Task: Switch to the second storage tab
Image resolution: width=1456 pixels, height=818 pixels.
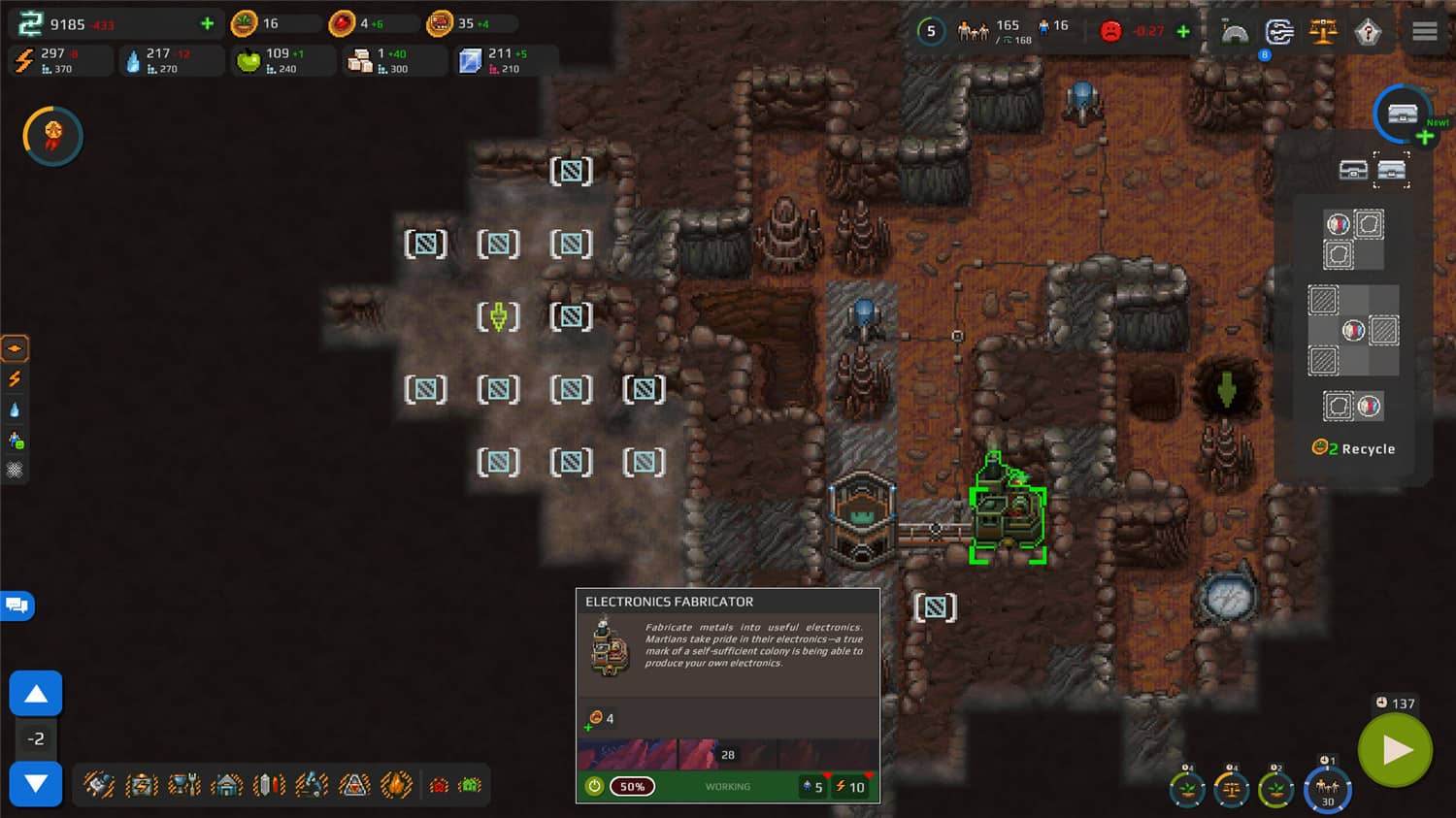Action: pos(1393,170)
